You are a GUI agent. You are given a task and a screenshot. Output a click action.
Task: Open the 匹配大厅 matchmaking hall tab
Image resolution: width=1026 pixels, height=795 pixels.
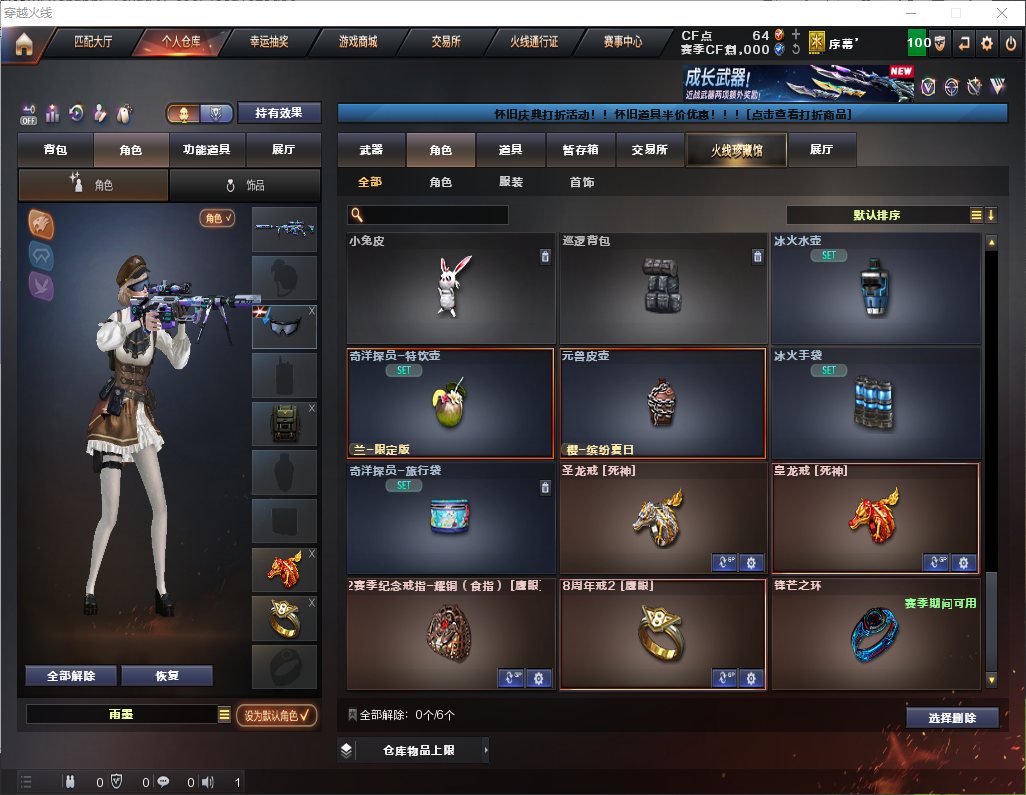click(93, 43)
